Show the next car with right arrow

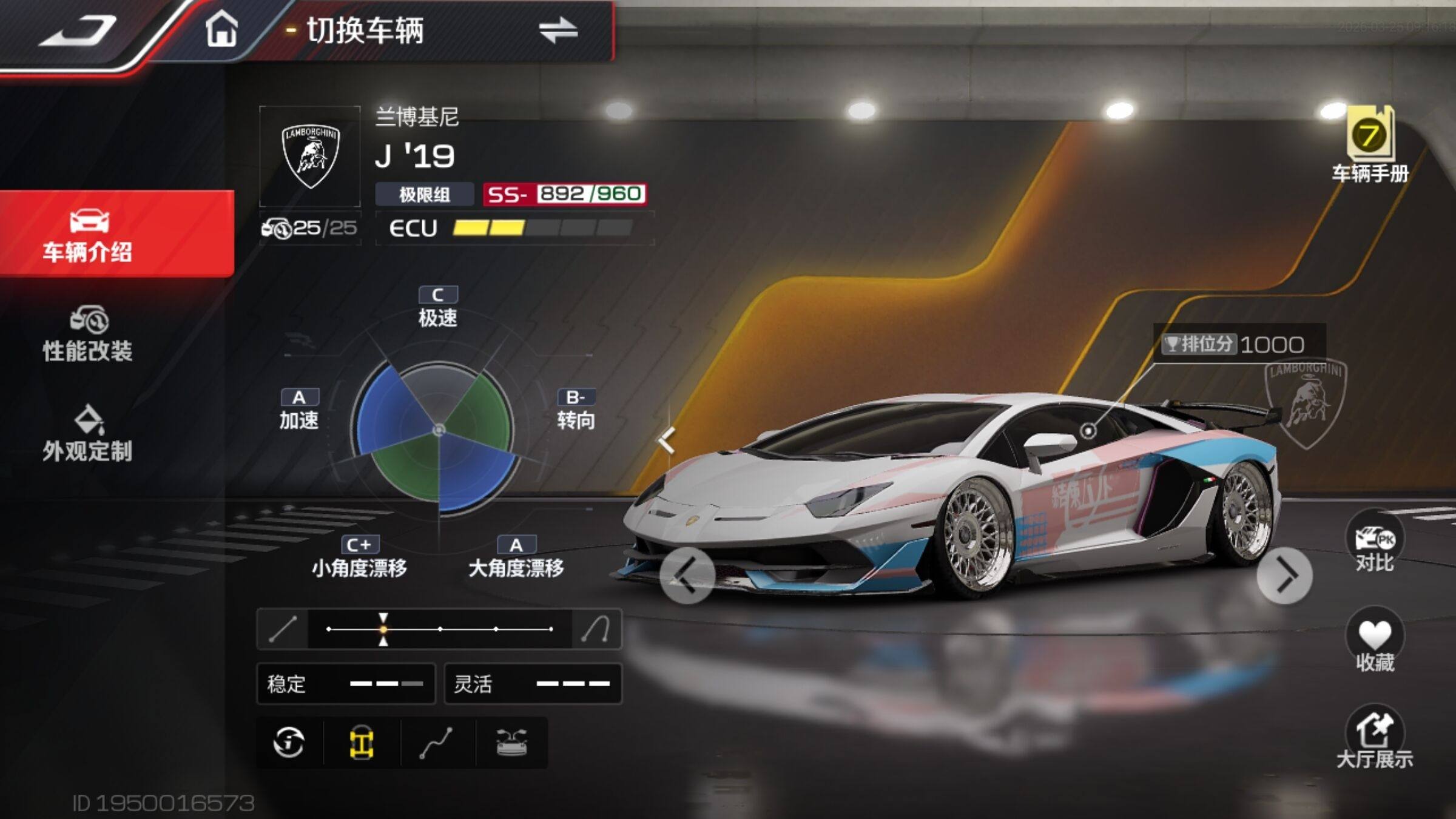click(x=1284, y=575)
